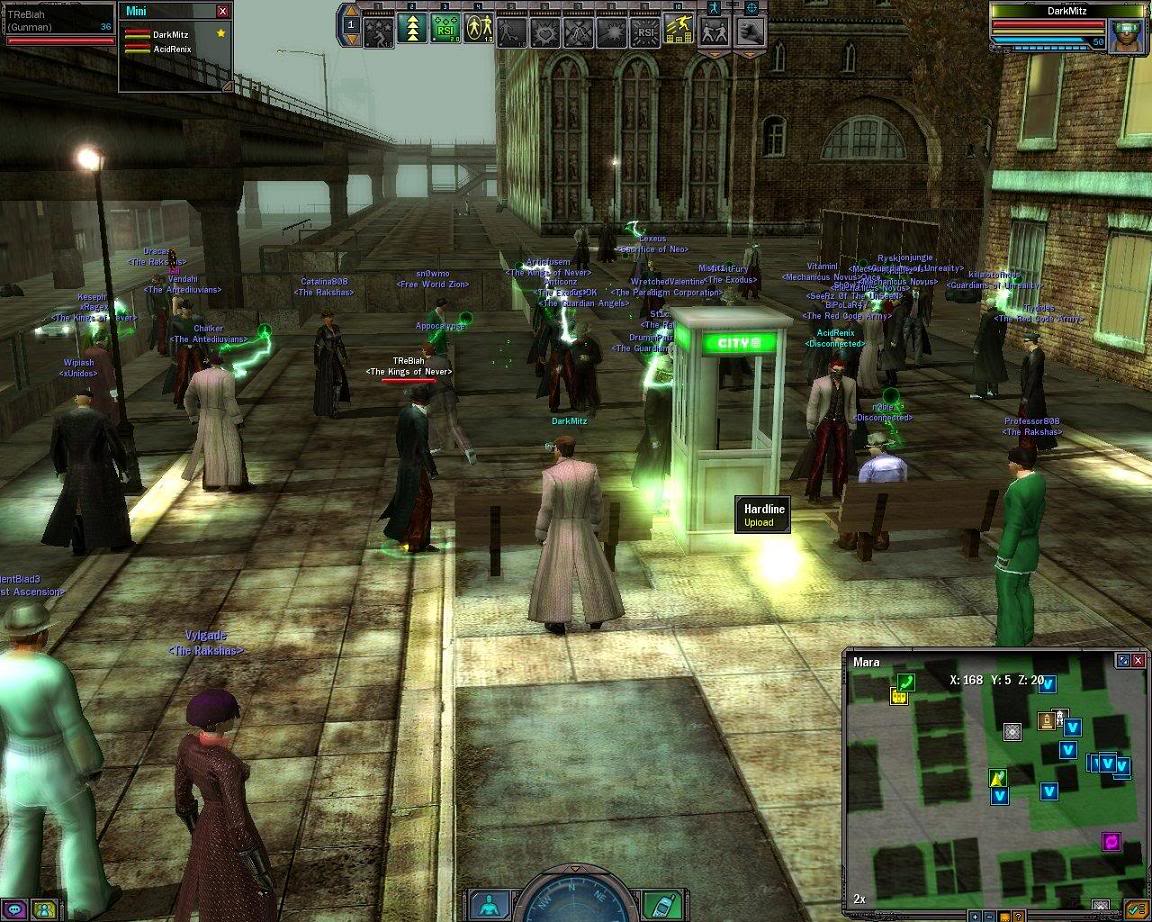
Task: Open the green cell phone menu
Action: point(656,905)
